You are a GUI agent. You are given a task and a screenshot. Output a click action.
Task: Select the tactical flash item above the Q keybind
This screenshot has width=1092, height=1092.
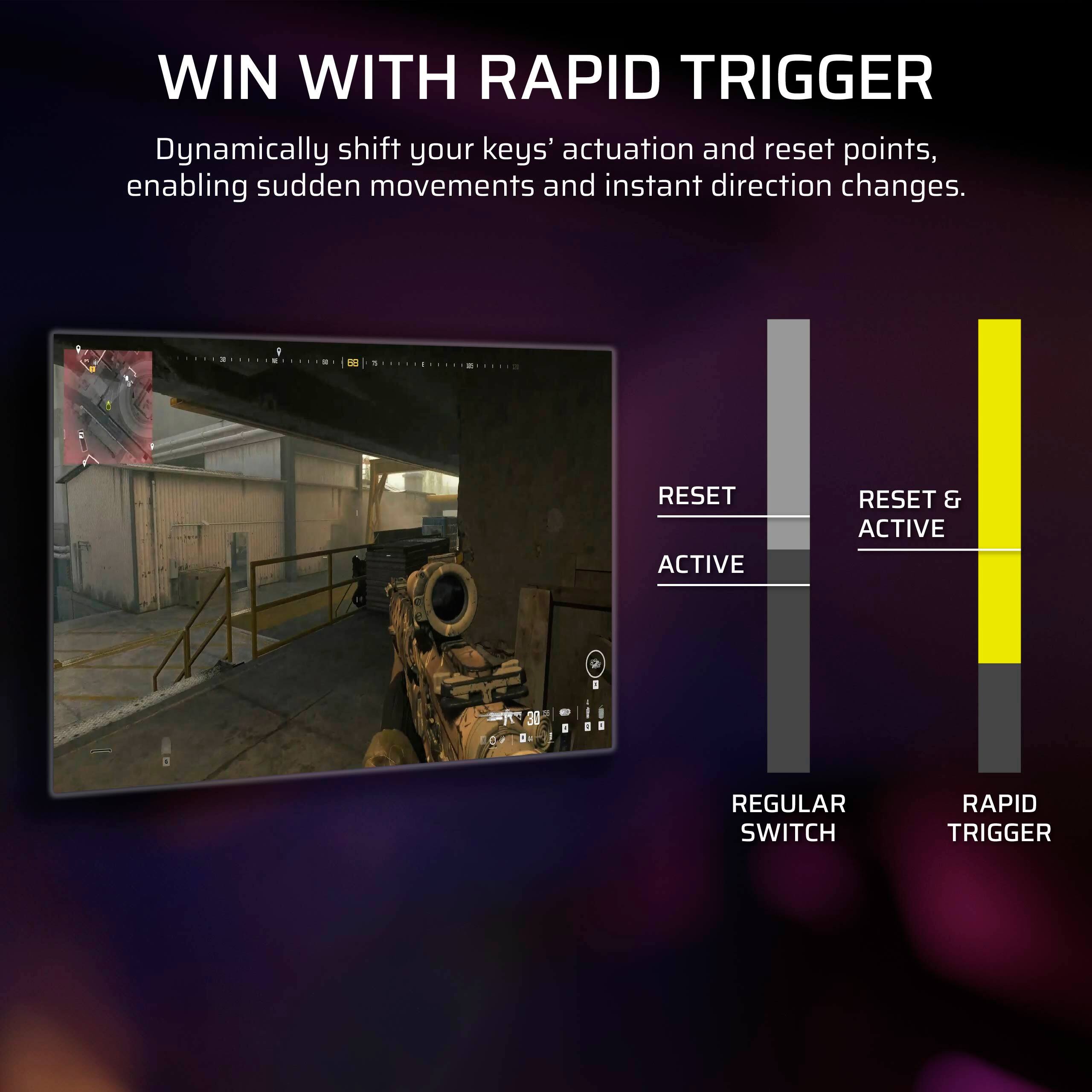coord(588,713)
